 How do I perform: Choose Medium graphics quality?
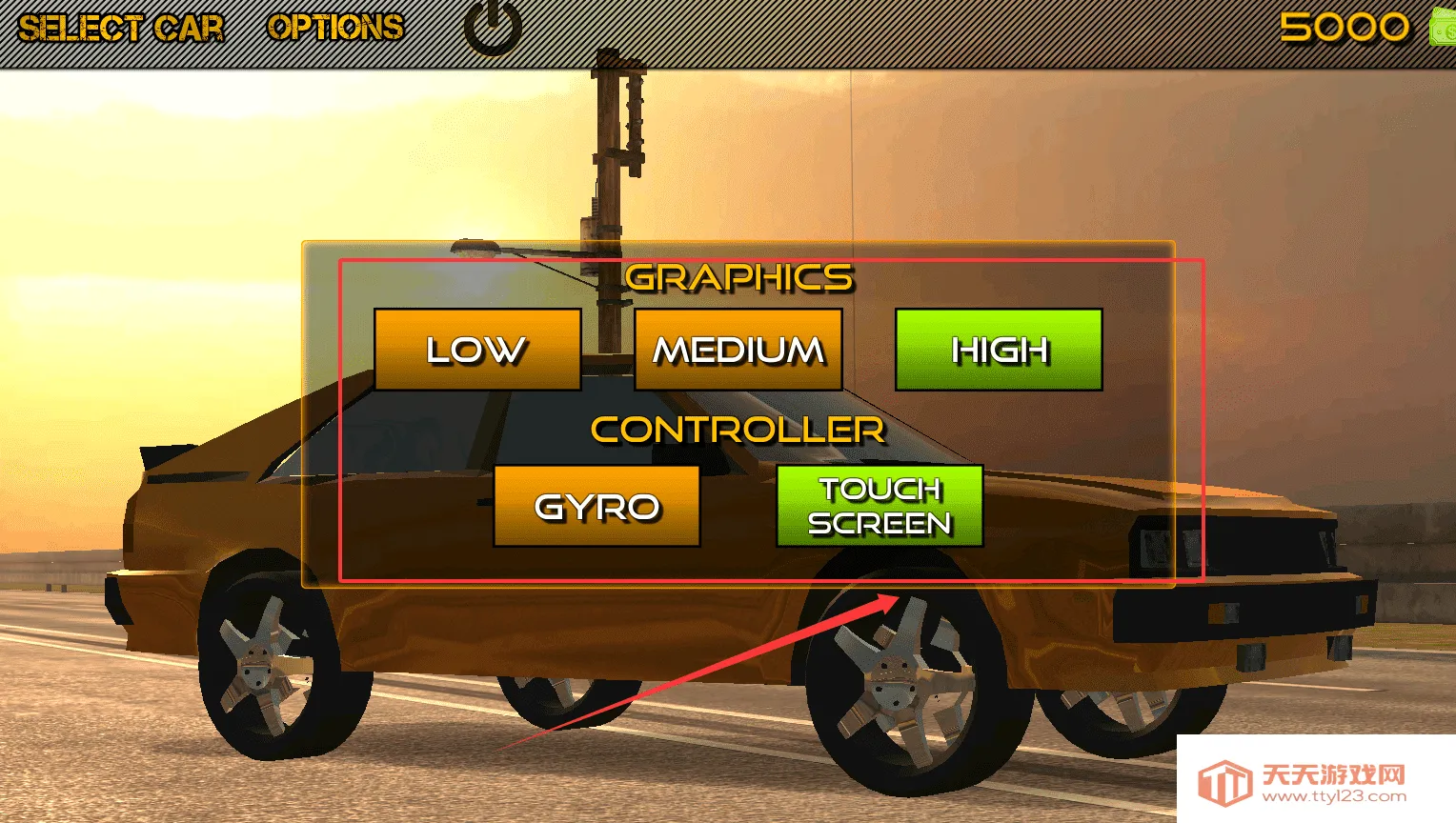point(738,350)
